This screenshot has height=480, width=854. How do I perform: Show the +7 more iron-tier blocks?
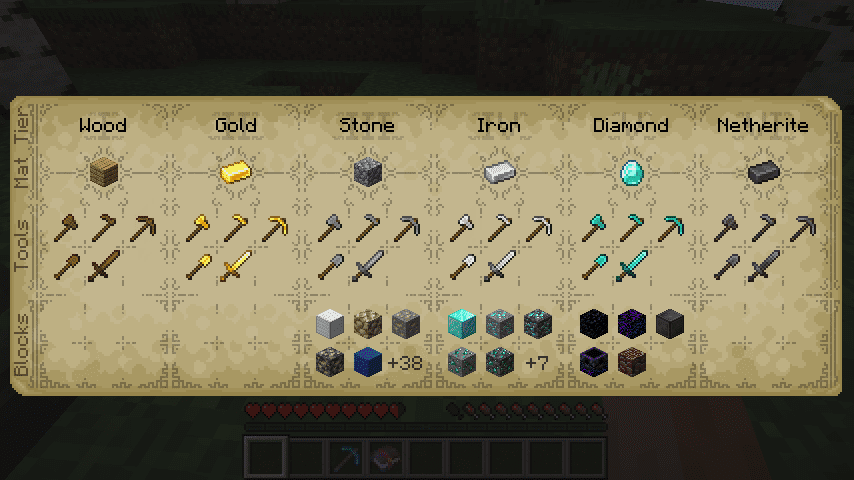click(536, 362)
